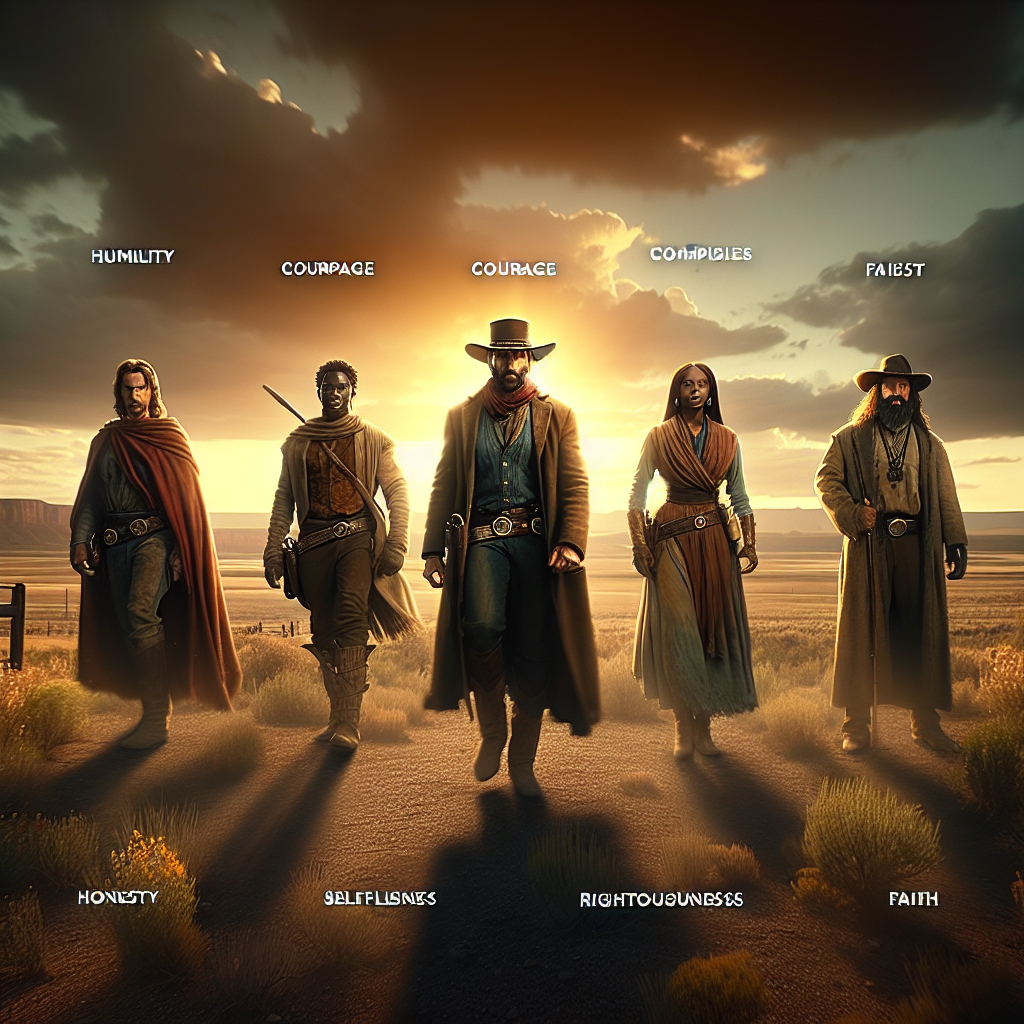The width and height of the screenshot is (1024, 1024).
Task: Click the COURAGE label above the hat
Action: [513, 269]
